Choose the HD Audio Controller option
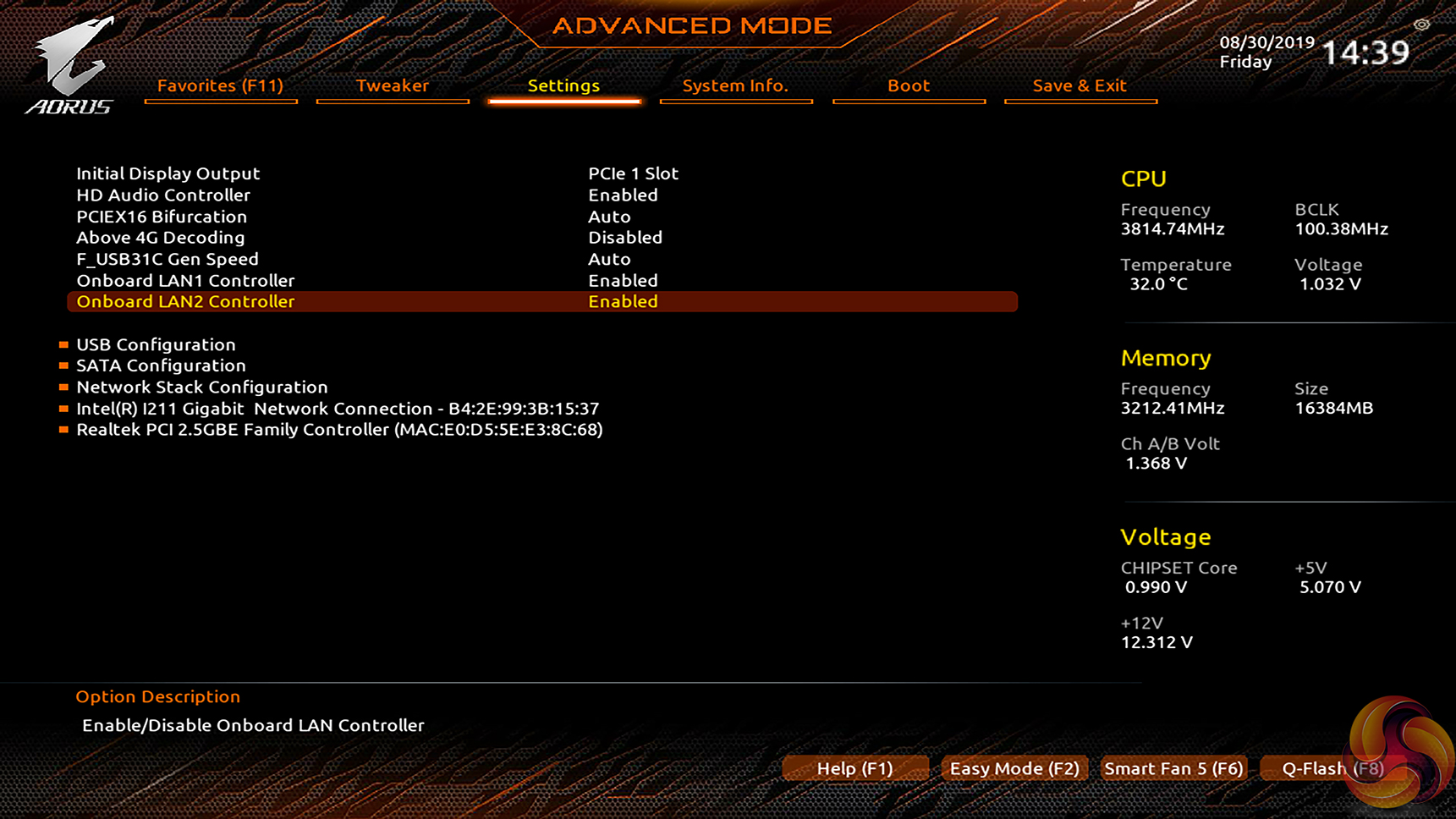The width and height of the screenshot is (1456, 819). [163, 195]
